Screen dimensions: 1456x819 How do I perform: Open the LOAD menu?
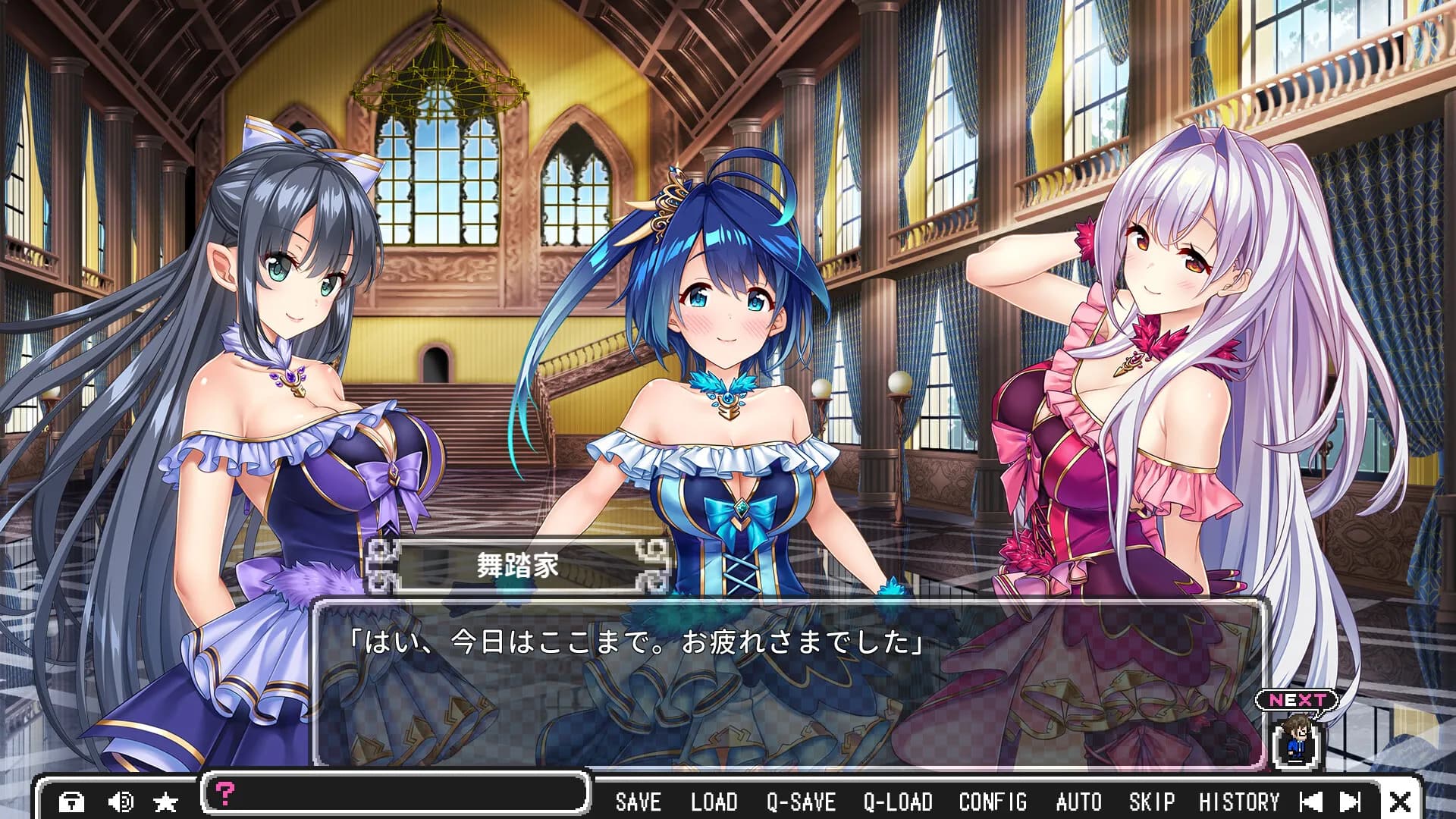[714, 802]
